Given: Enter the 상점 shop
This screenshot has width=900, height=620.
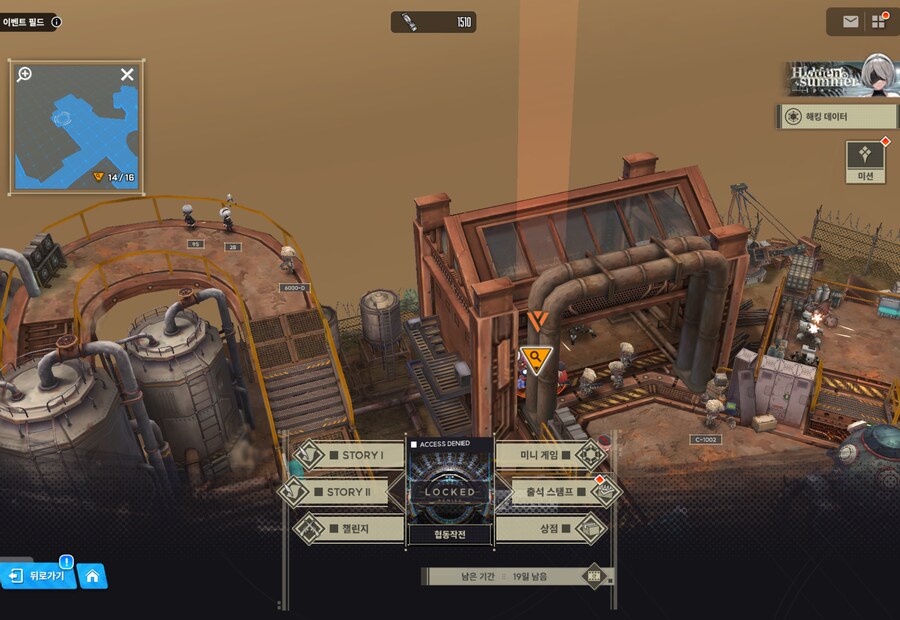Looking at the screenshot, I should (x=551, y=528).
